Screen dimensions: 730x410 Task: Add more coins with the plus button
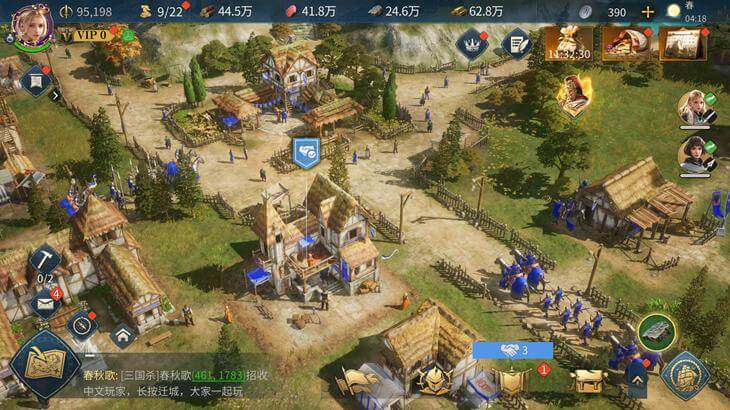point(648,12)
